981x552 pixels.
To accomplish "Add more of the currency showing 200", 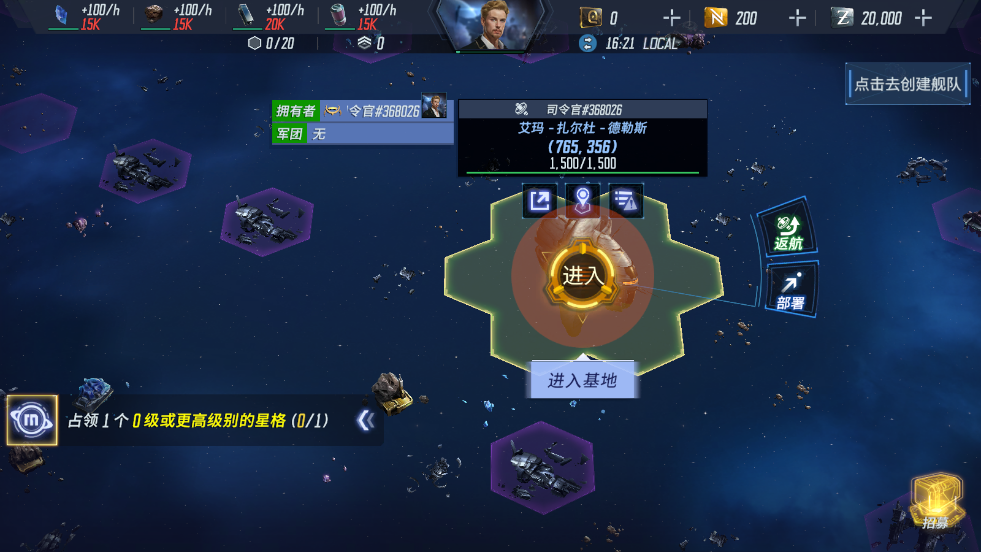I will tap(797, 18).
